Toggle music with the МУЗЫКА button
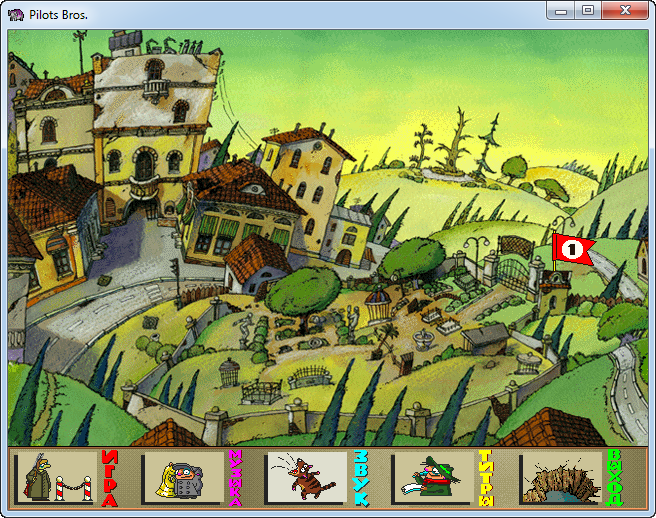This screenshot has height=518, width=656. point(190,477)
